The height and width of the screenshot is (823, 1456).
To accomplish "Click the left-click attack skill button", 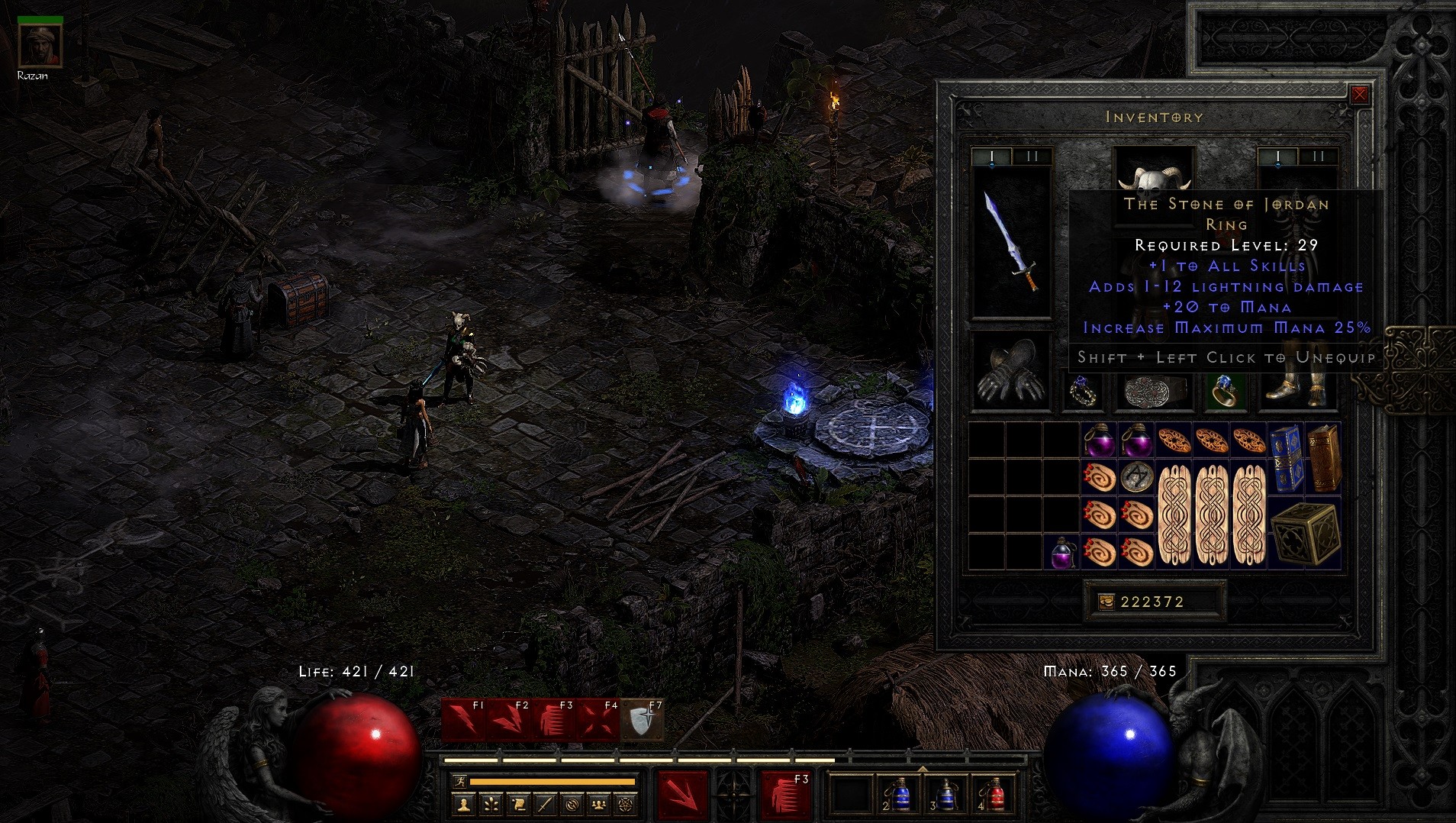I will tap(681, 795).
